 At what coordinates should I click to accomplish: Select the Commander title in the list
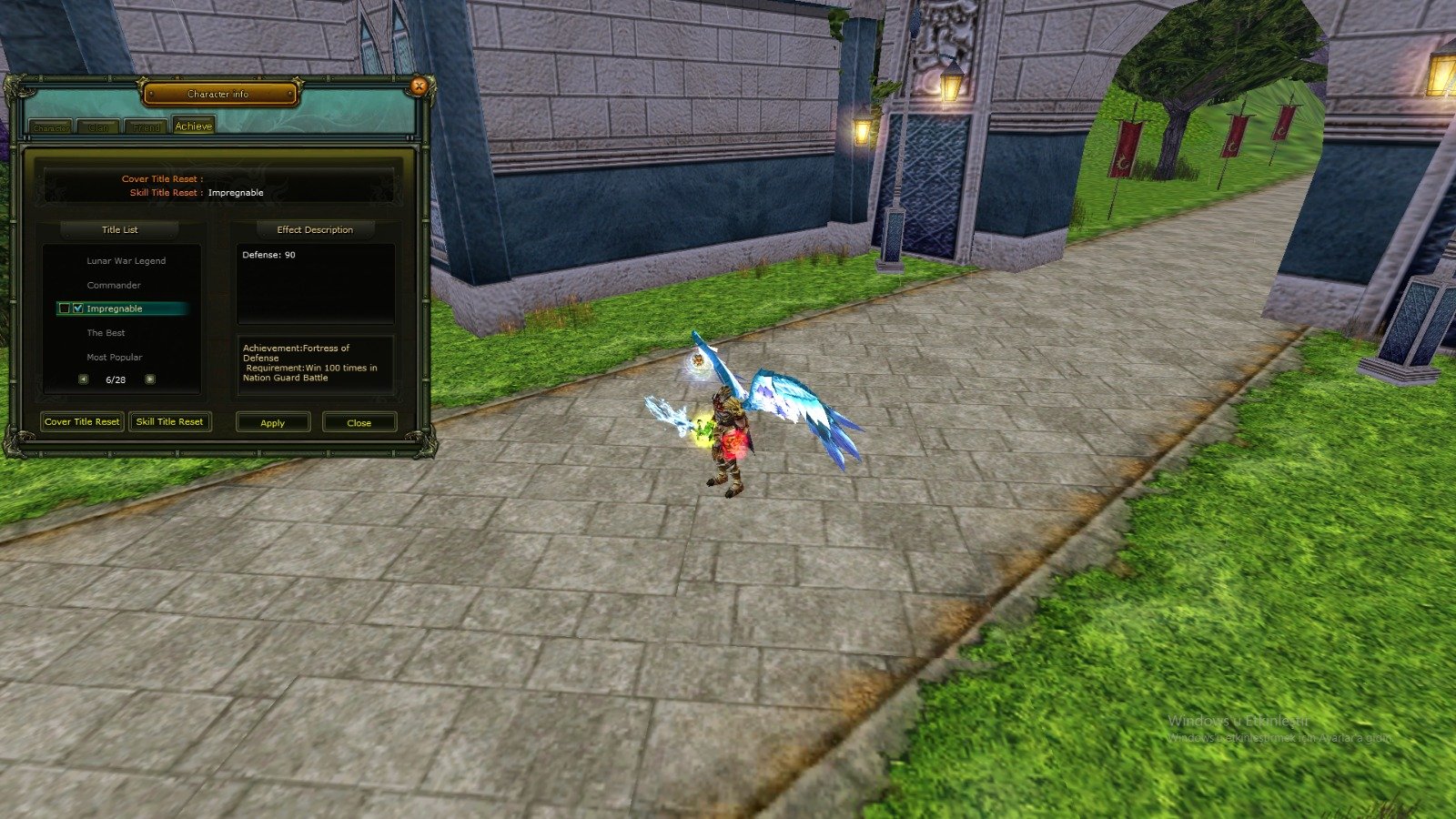coord(113,285)
